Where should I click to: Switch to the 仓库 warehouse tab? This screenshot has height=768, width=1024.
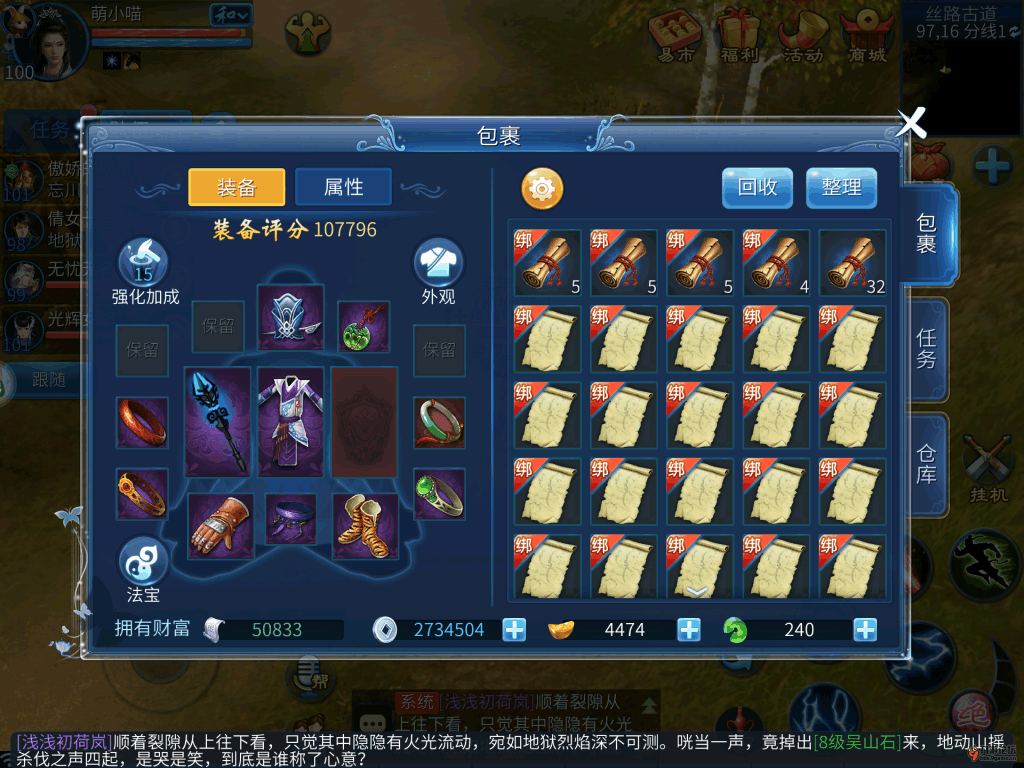(x=927, y=462)
